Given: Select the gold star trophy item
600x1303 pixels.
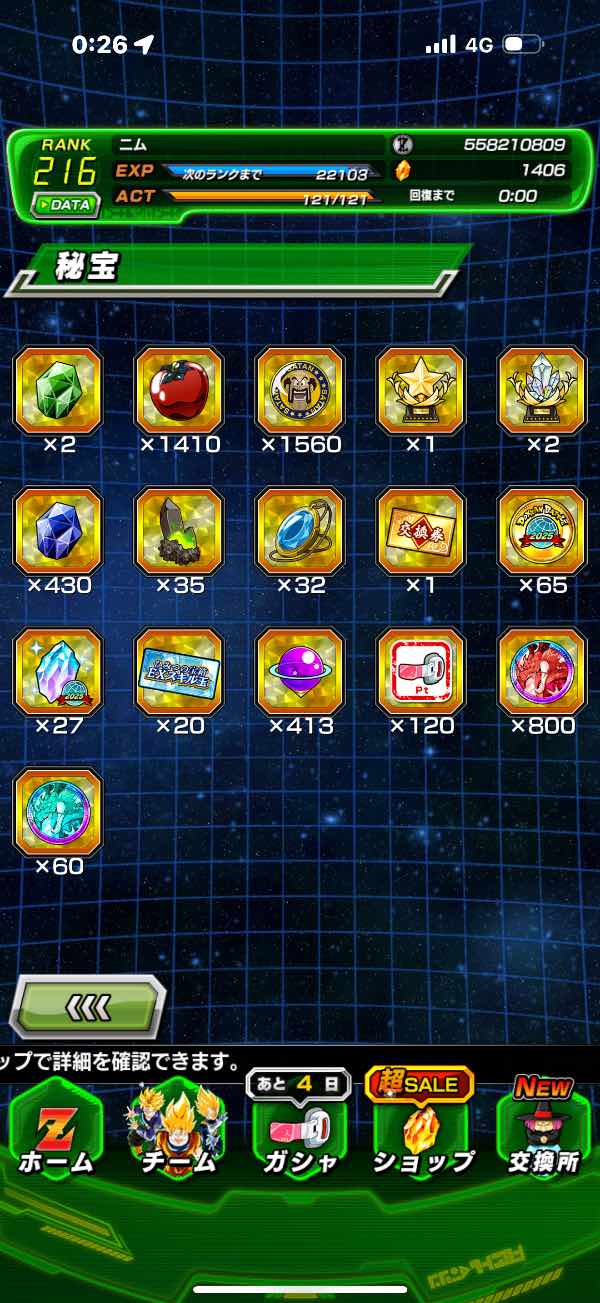Looking at the screenshot, I should pos(421,390).
